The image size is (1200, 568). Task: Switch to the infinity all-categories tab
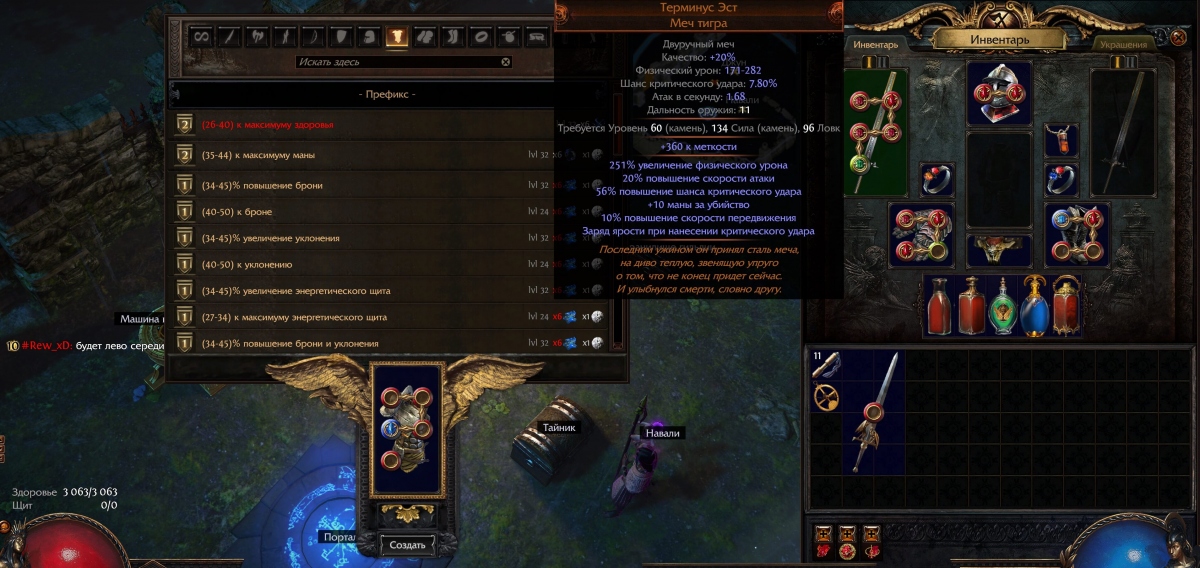[201, 37]
